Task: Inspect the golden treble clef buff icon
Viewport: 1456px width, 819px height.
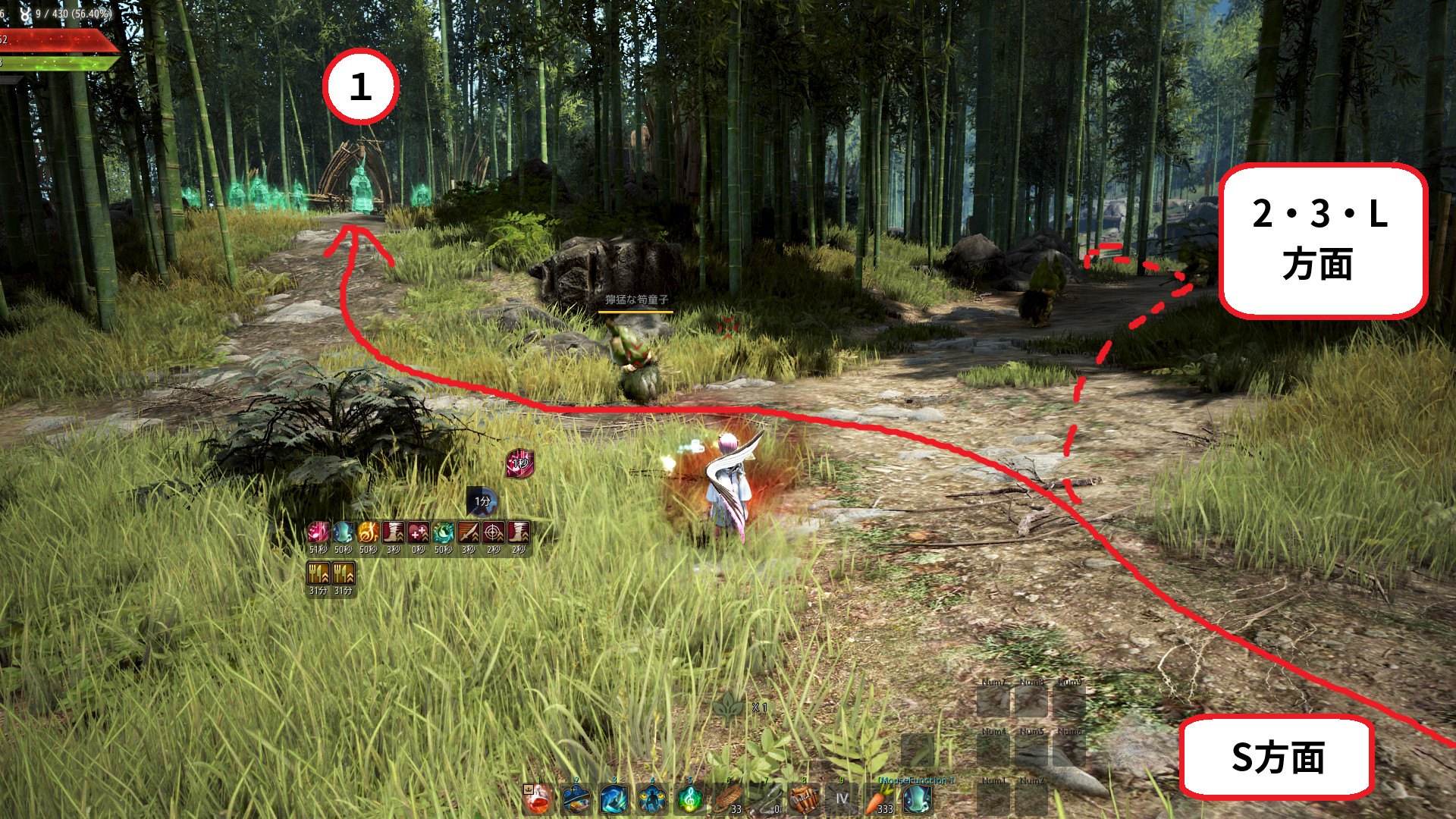Action: 368,532
